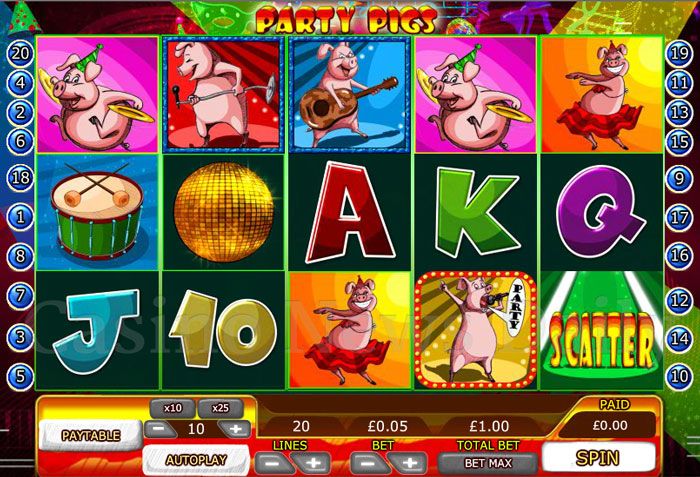Add one more payline with Lines plus

pyautogui.click(x=312, y=463)
